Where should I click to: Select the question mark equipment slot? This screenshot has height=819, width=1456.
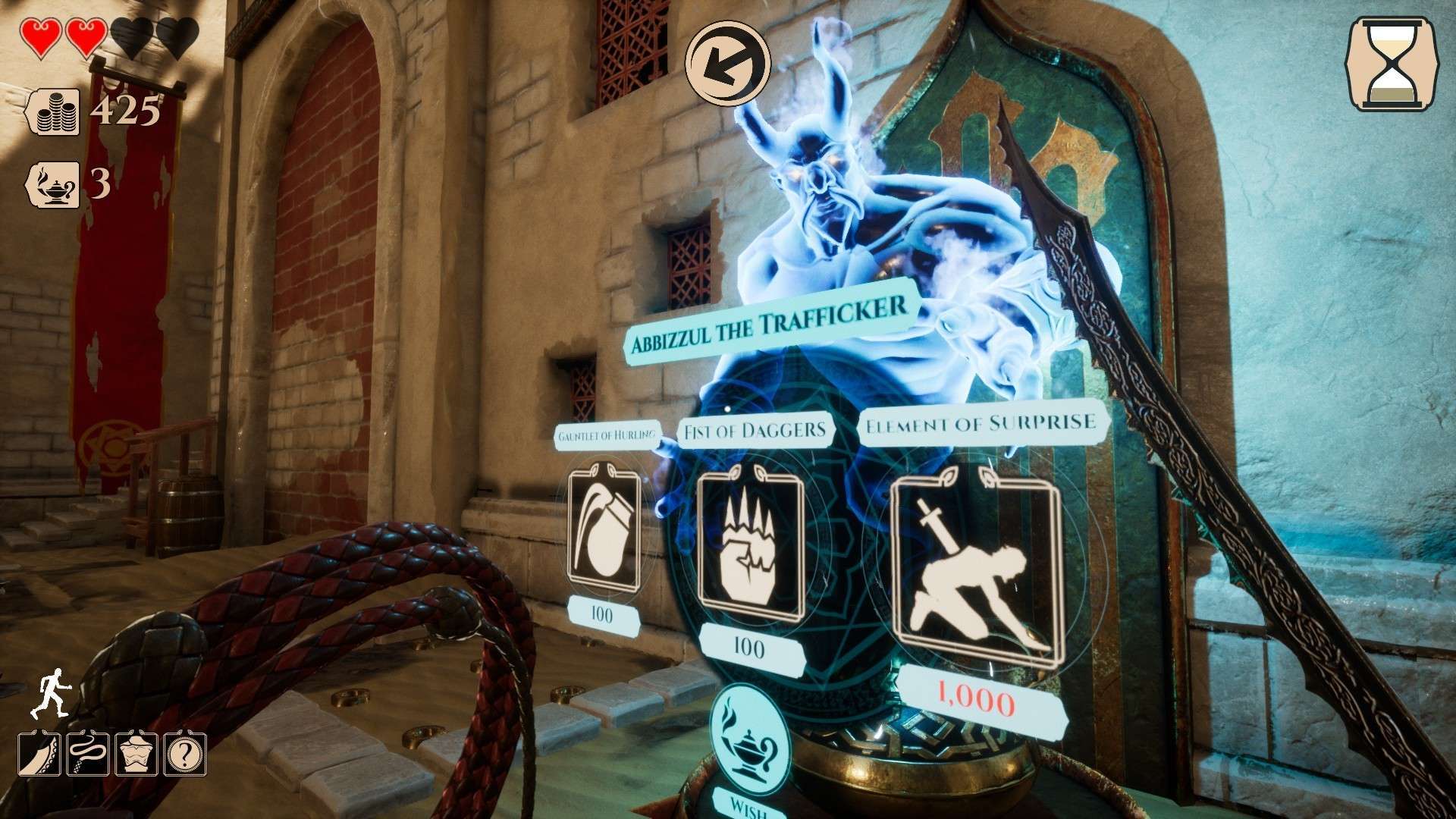point(185,754)
